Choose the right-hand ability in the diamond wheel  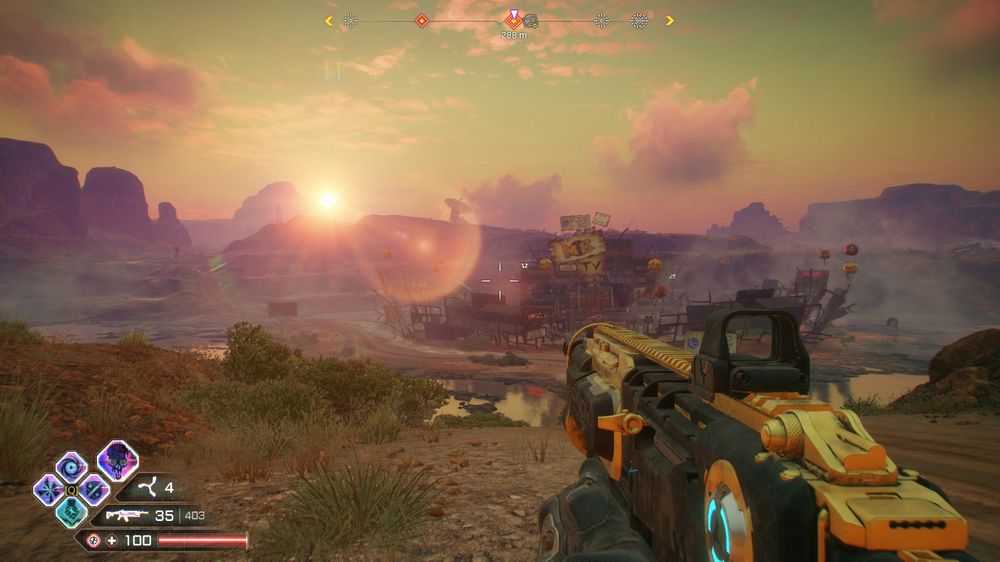(93, 489)
